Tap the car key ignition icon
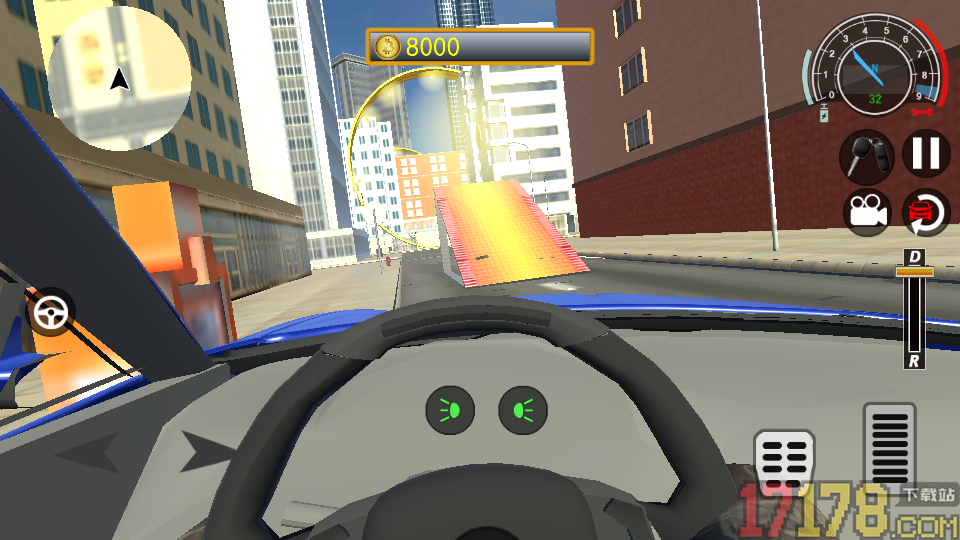Image resolution: width=960 pixels, height=540 pixels. pyautogui.click(x=867, y=155)
